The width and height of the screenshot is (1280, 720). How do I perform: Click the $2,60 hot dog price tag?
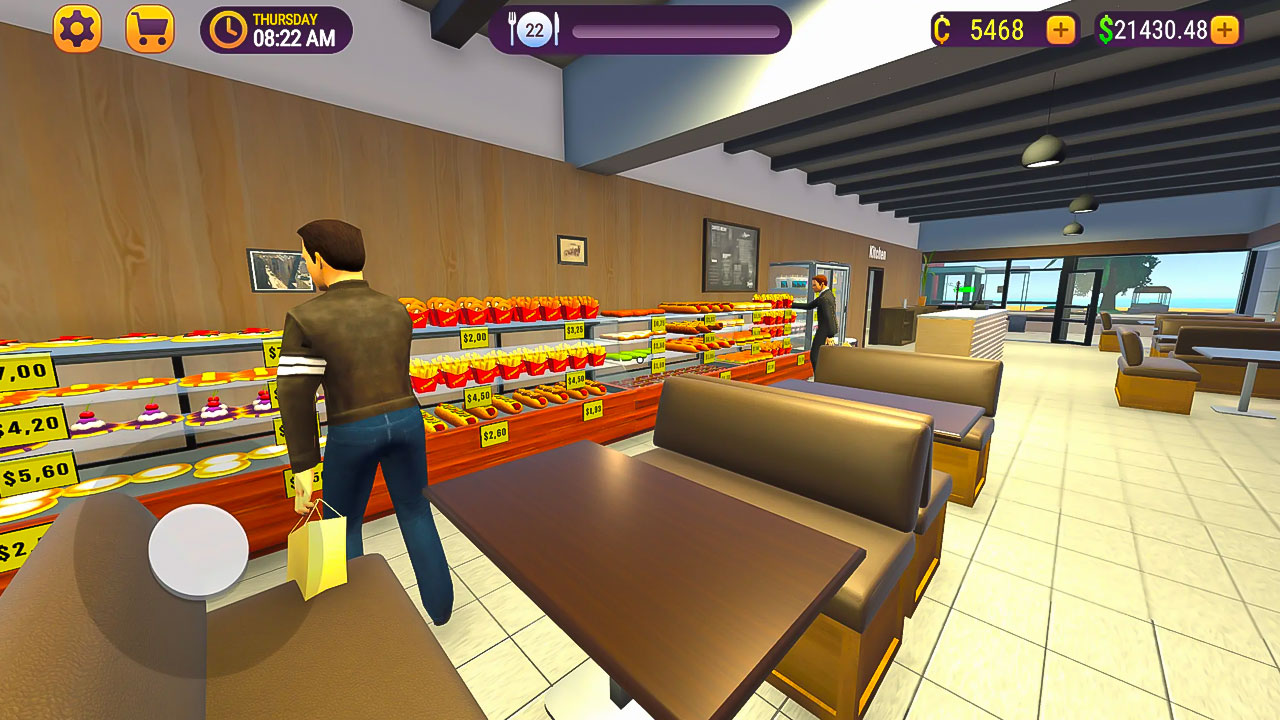tap(493, 432)
